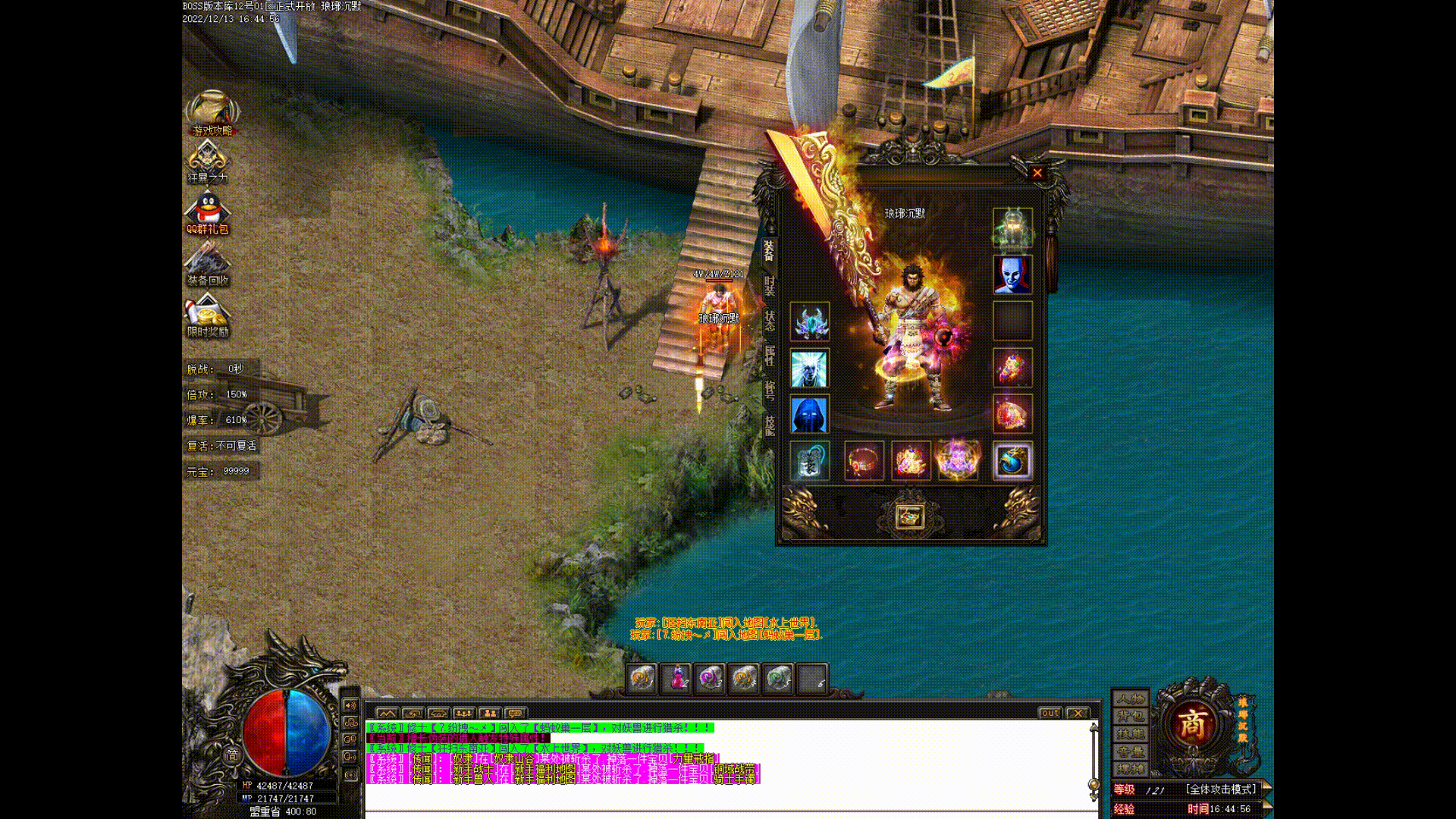This screenshot has width=1456, height=819.
Task: Click the chat window's out button
Action: [x=1050, y=713]
